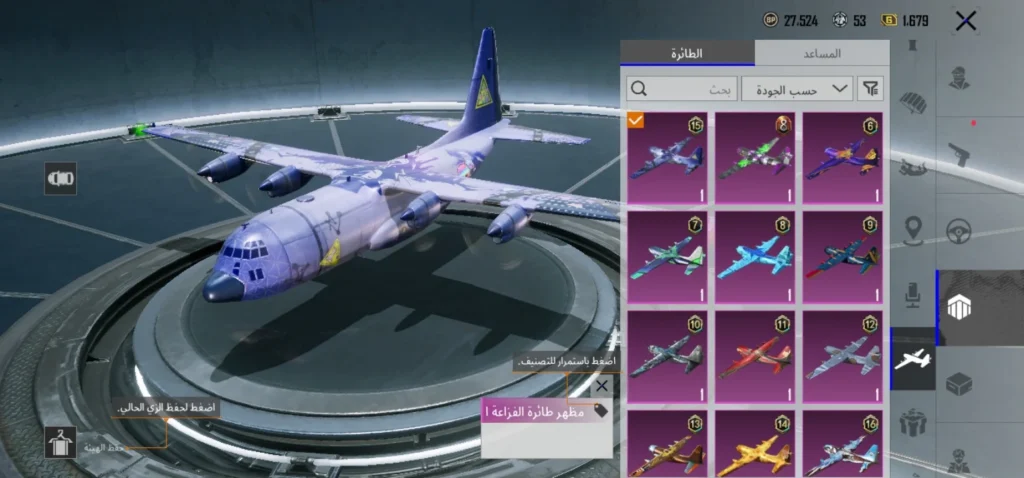Save the current outfit with hanger button

tap(60, 443)
